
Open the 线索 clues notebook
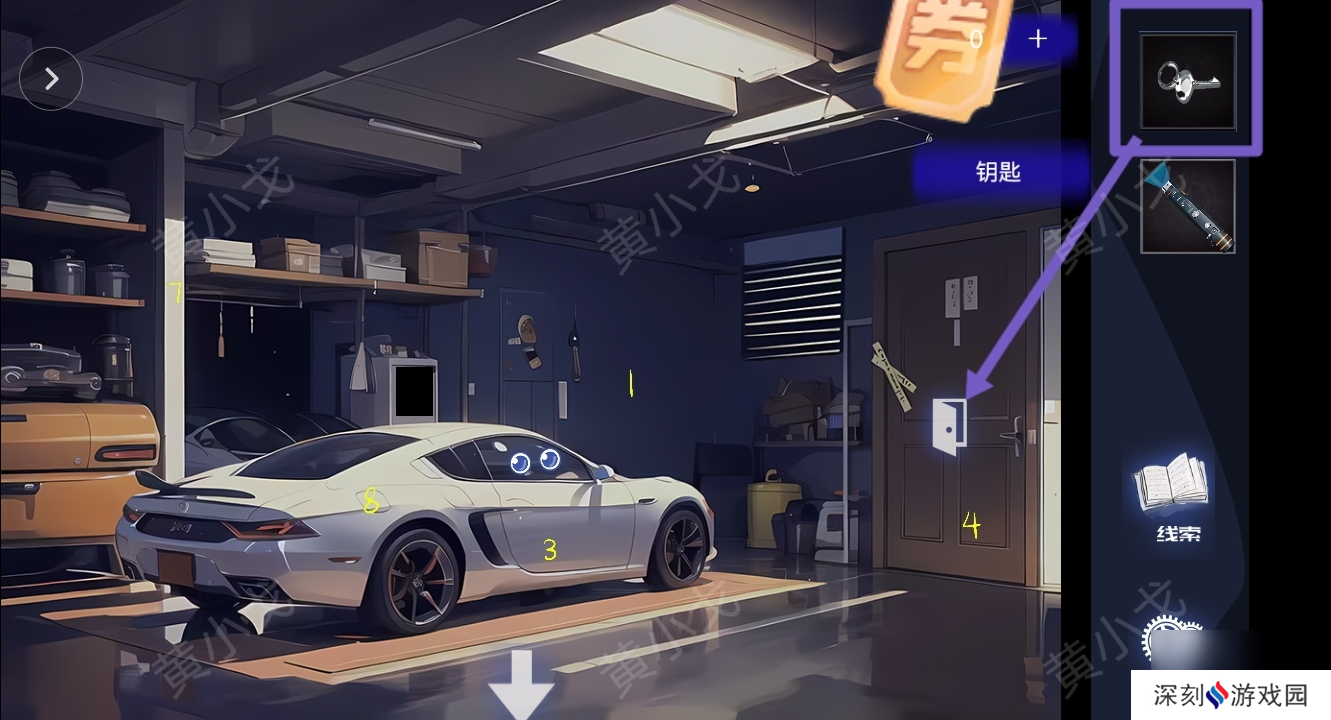point(1170,495)
